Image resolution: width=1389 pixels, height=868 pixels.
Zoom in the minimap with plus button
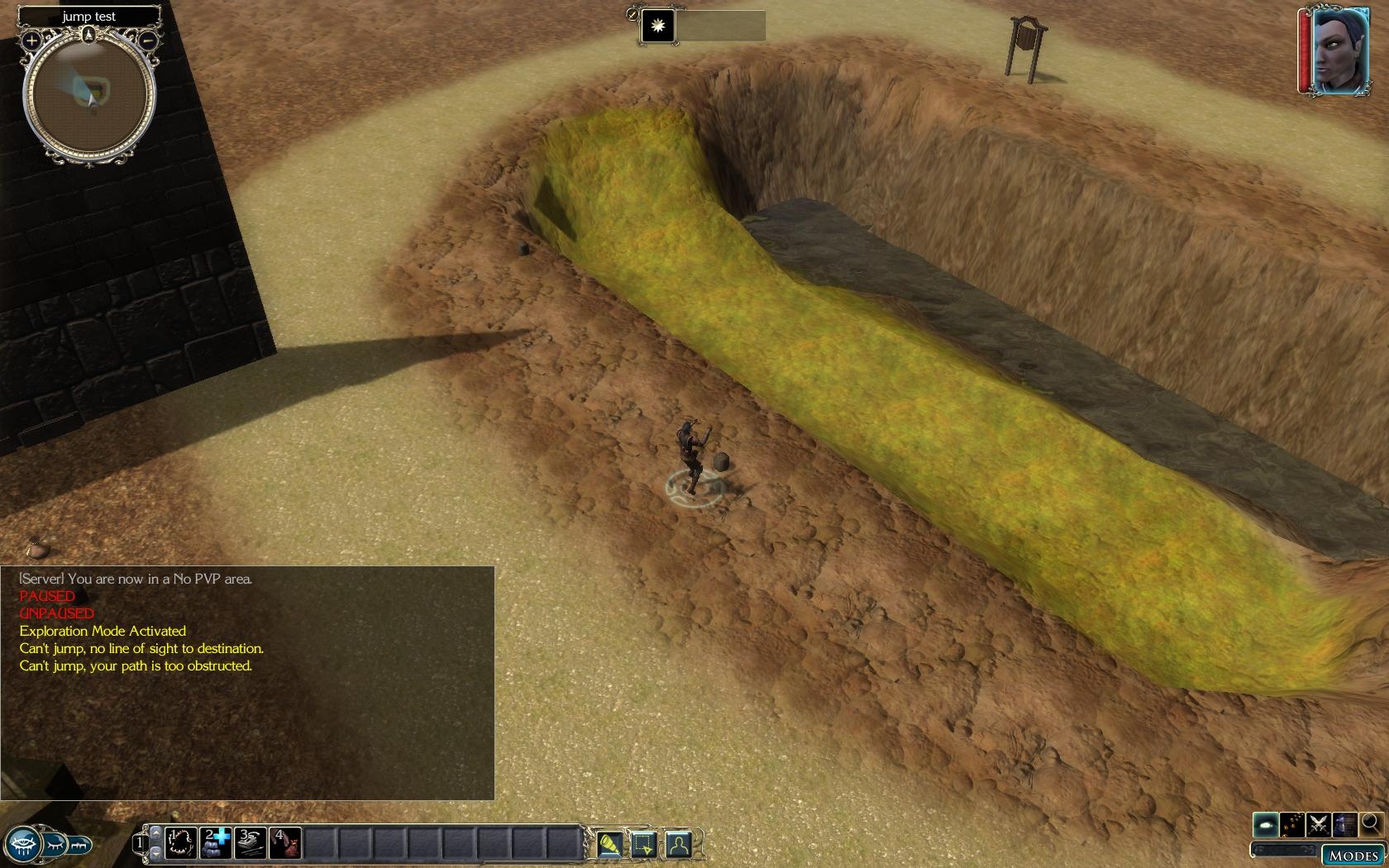coord(31,40)
